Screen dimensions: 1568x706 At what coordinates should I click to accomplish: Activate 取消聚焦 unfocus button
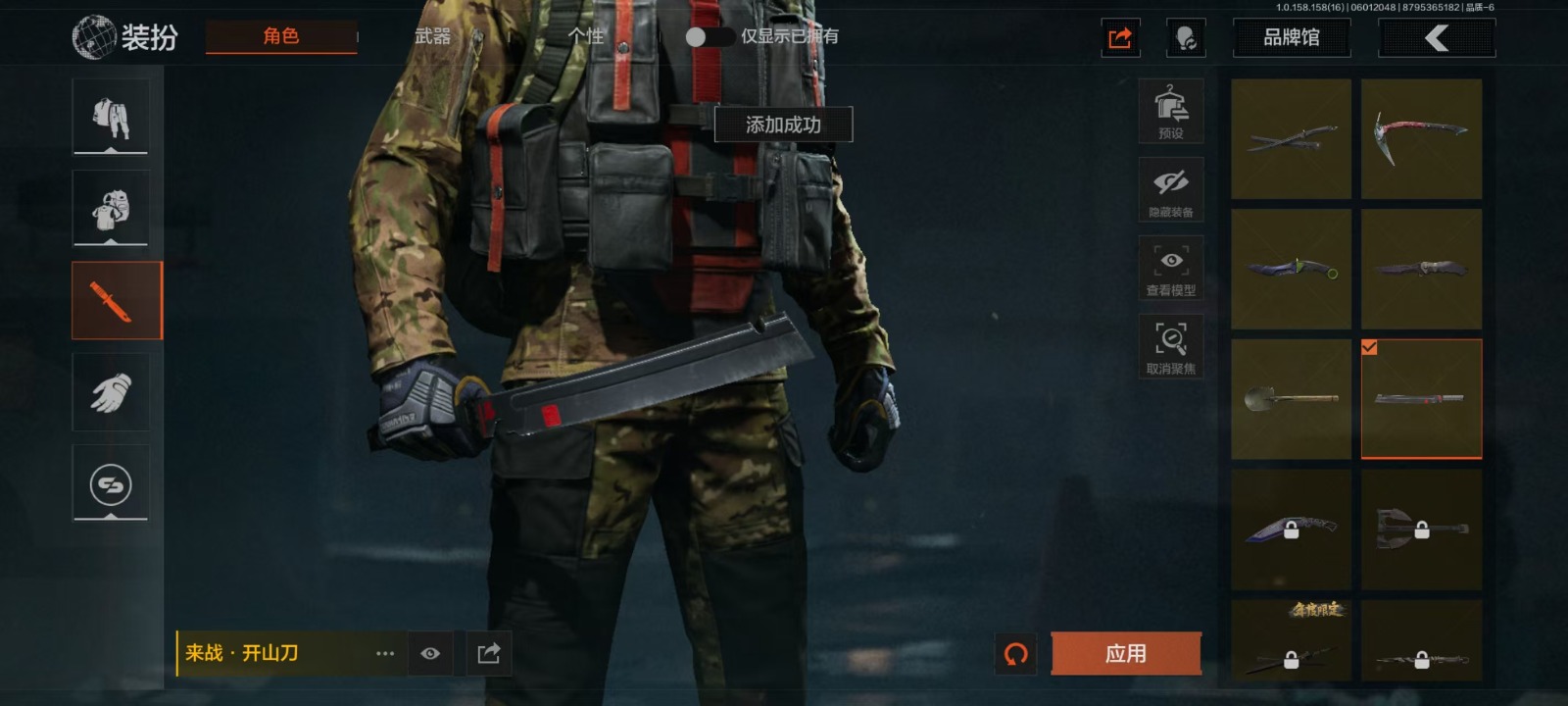coord(1170,347)
